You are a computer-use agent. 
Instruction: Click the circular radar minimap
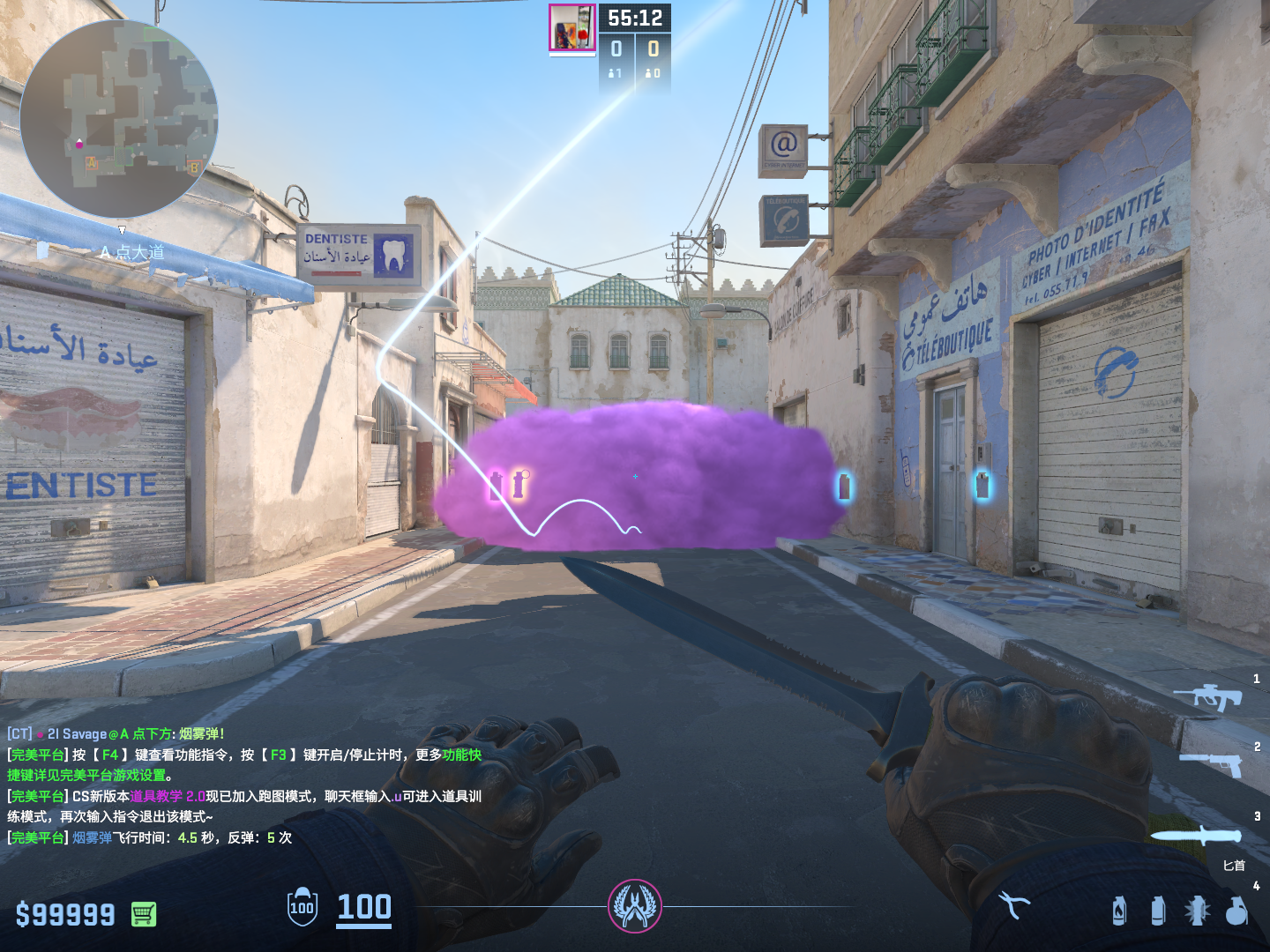click(x=119, y=119)
